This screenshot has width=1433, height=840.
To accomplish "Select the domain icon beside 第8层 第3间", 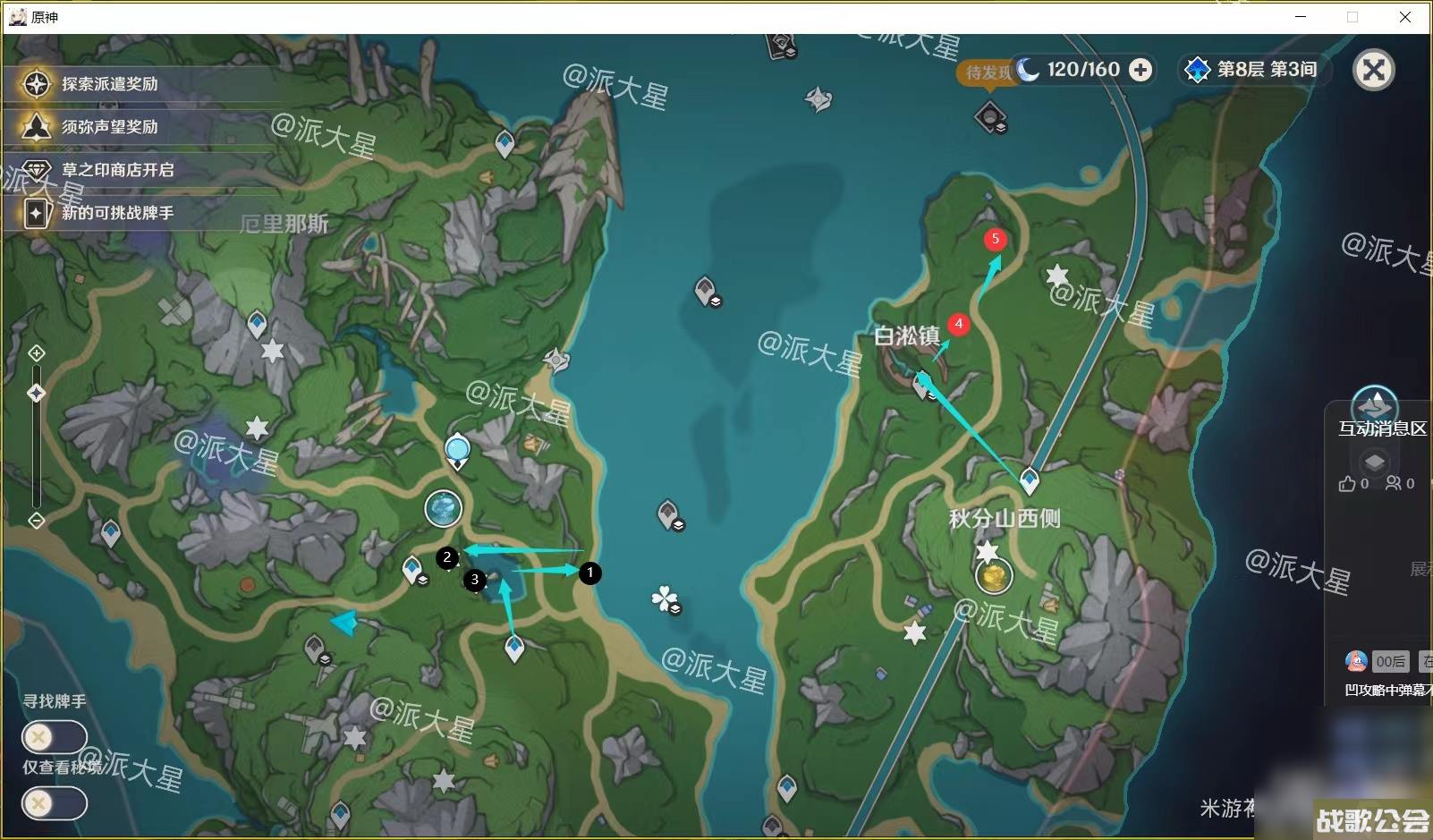I will (x=1197, y=69).
